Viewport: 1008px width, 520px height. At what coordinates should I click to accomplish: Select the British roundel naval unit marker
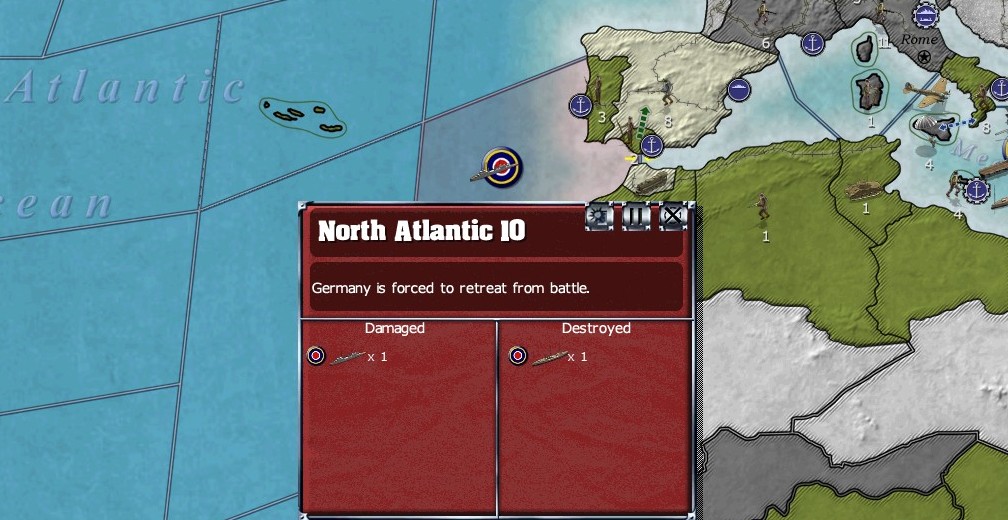(501, 167)
